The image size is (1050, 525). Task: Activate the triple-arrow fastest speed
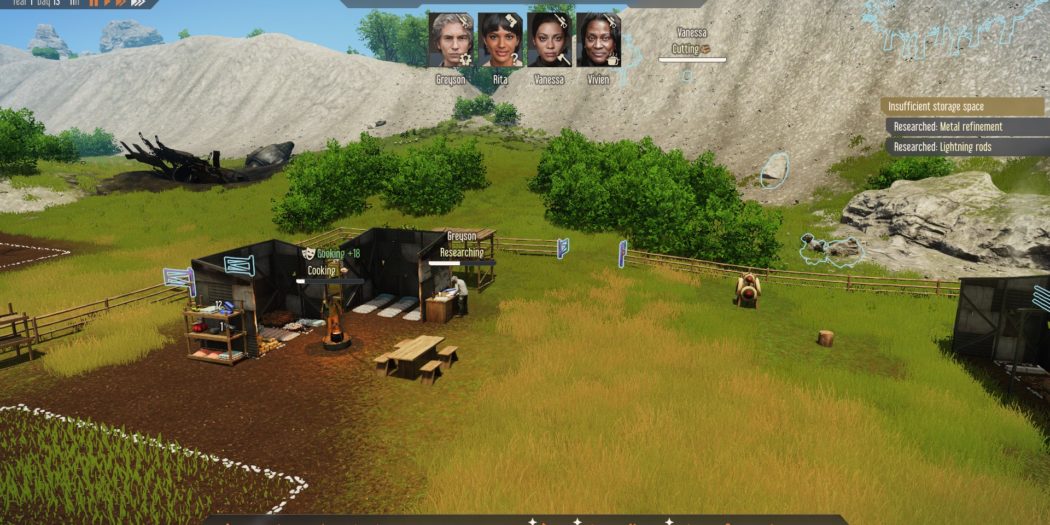pyautogui.click(x=139, y=3)
